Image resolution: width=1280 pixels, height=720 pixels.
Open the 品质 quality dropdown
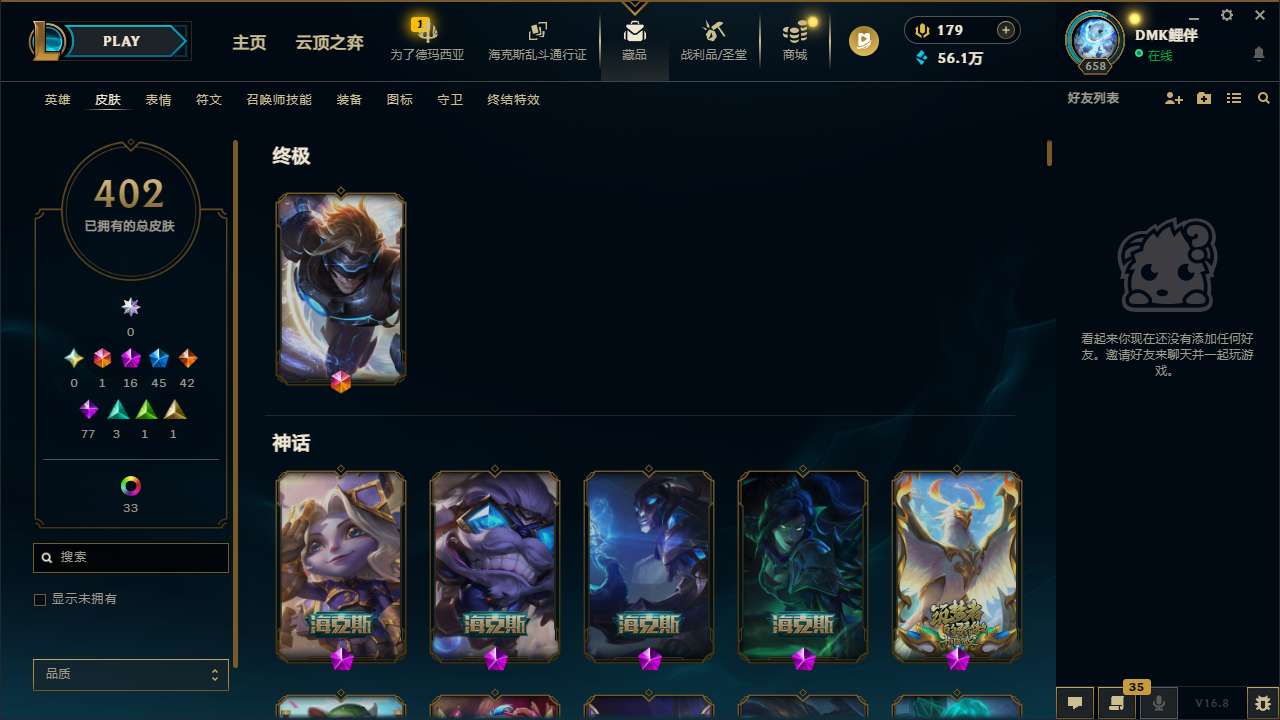130,674
